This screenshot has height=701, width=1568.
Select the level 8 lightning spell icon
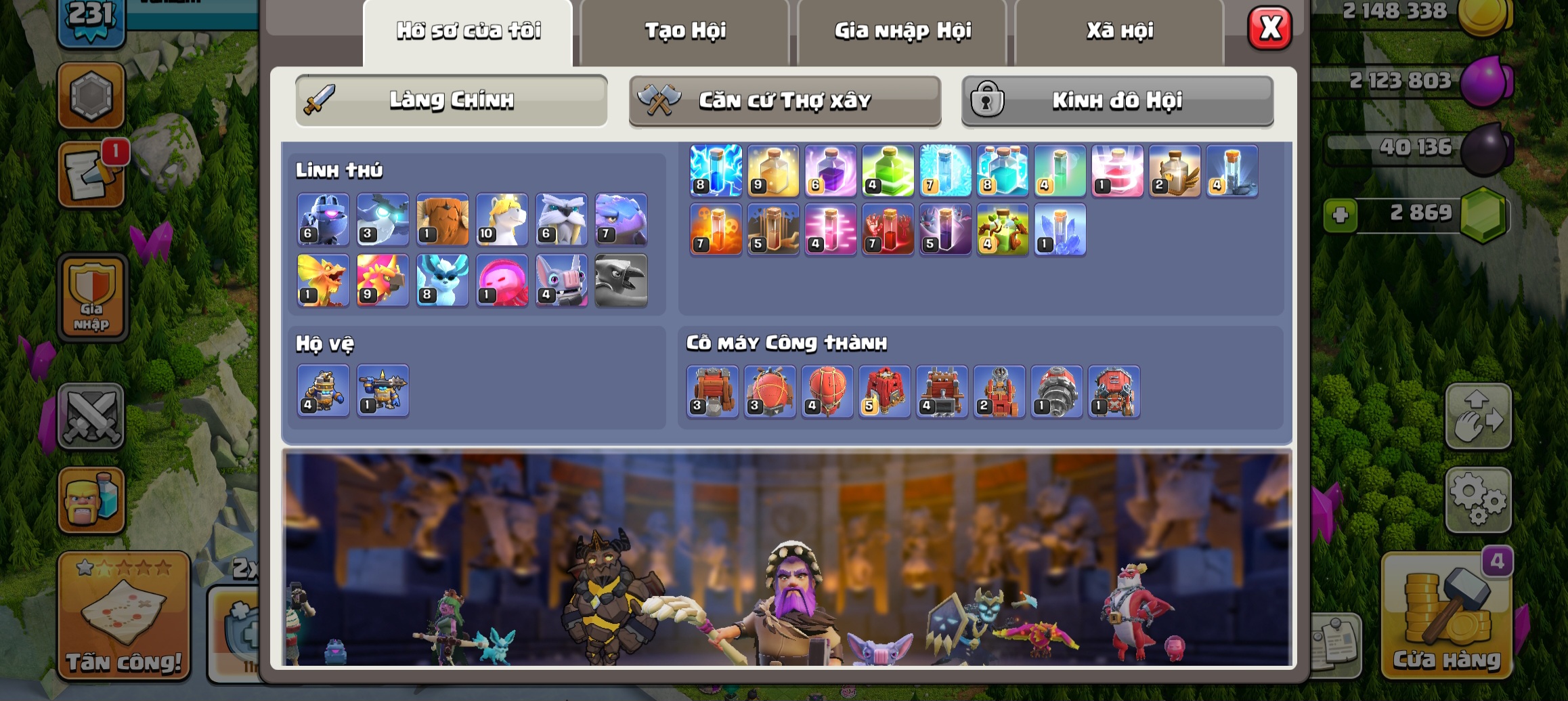pos(716,171)
